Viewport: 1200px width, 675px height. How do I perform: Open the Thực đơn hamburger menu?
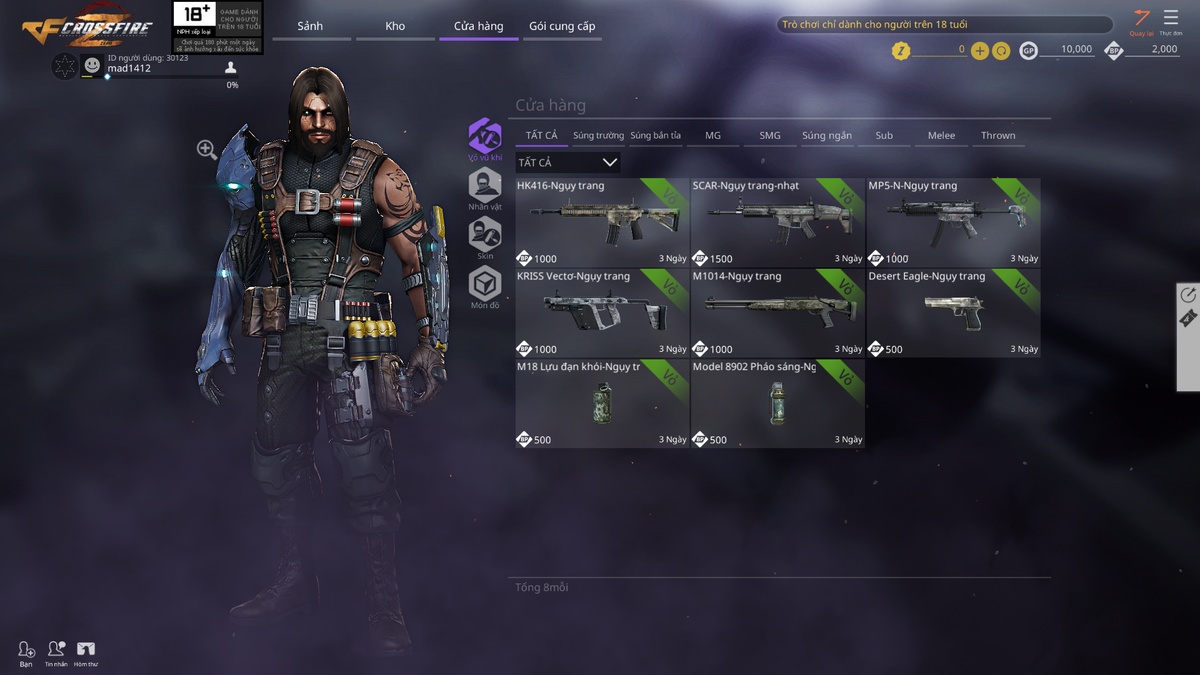coord(1171,20)
